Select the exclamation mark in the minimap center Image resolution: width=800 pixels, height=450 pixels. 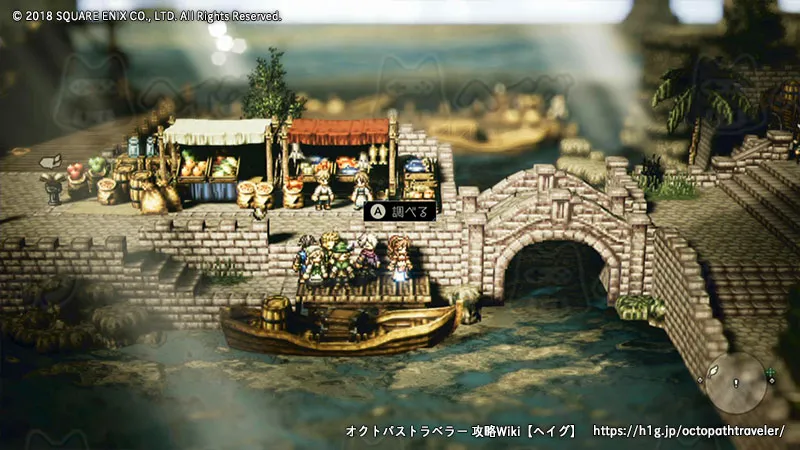(736, 383)
